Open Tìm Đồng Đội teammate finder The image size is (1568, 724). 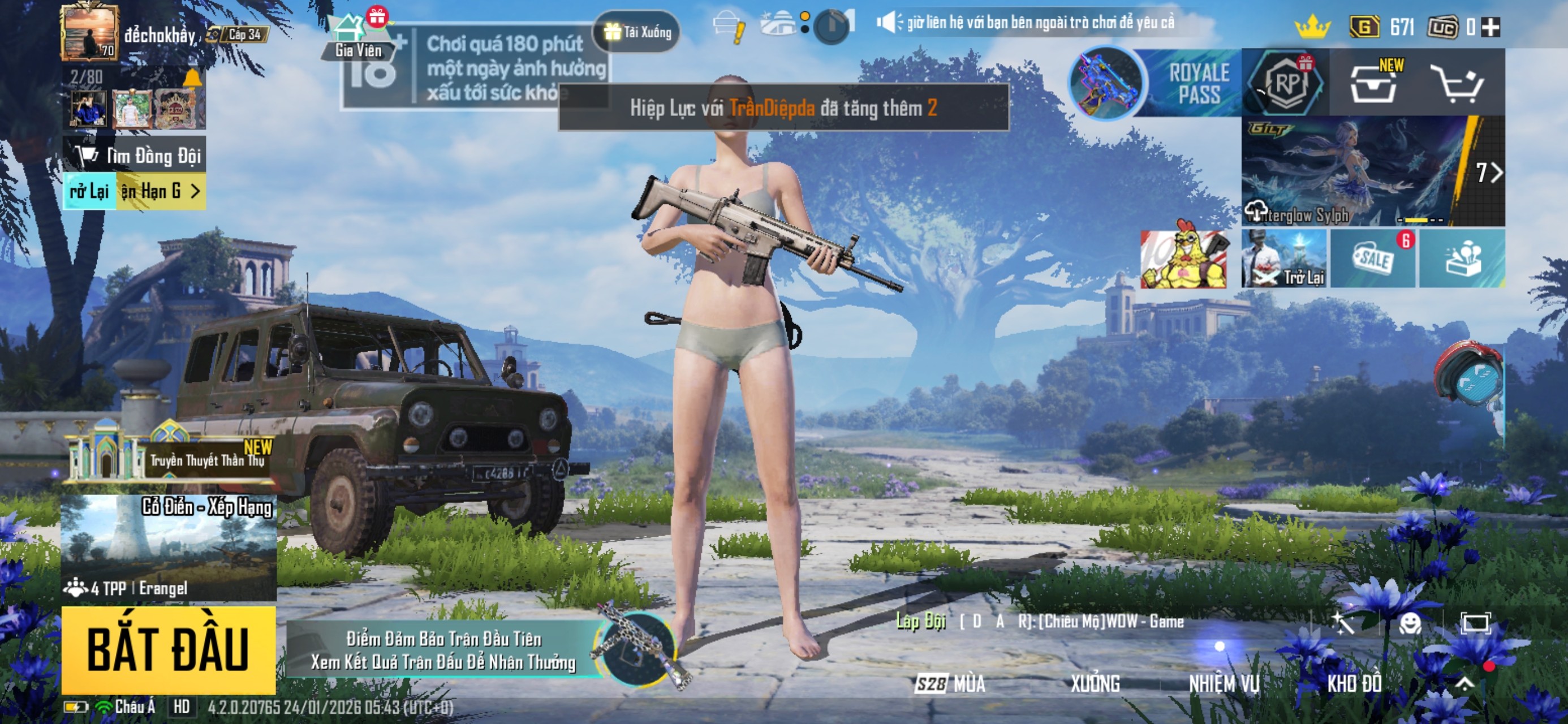(135, 156)
